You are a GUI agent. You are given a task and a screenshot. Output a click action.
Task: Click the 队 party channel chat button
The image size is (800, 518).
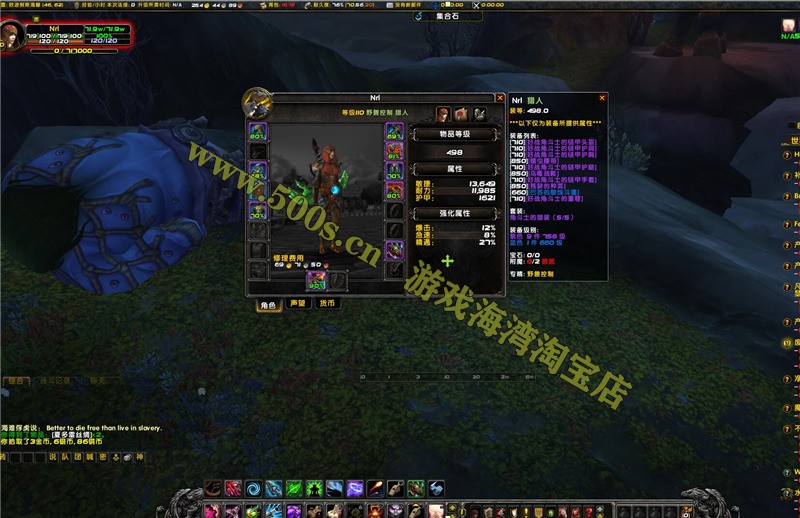(x=65, y=456)
